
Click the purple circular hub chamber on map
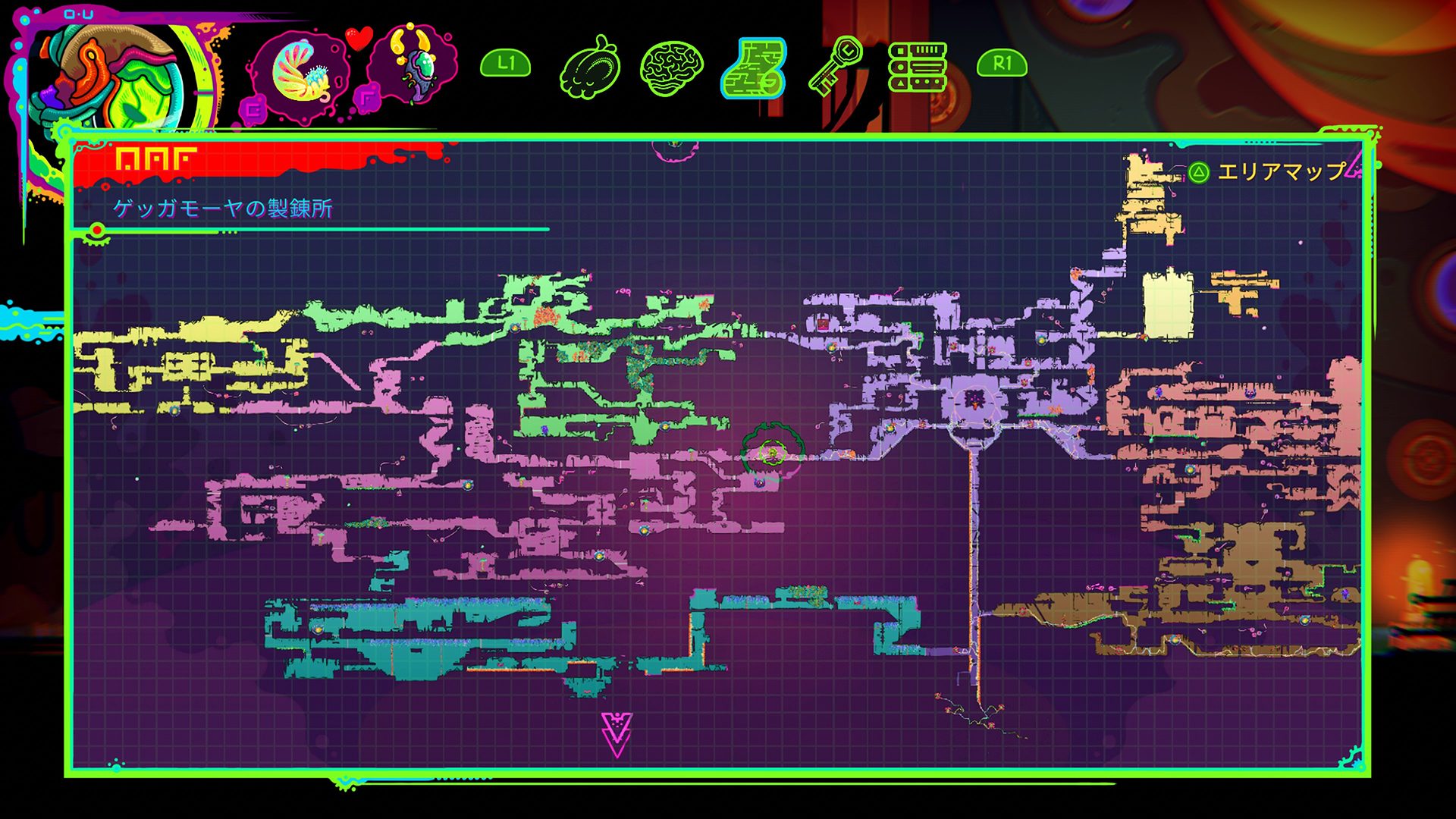[x=973, y=402]
